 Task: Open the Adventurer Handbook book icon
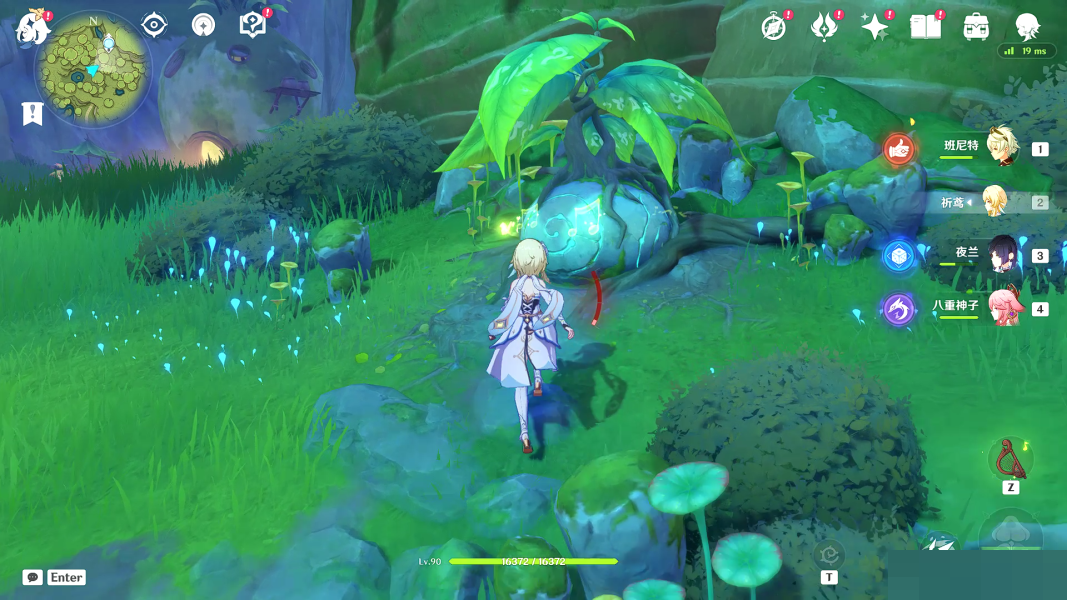926,27
